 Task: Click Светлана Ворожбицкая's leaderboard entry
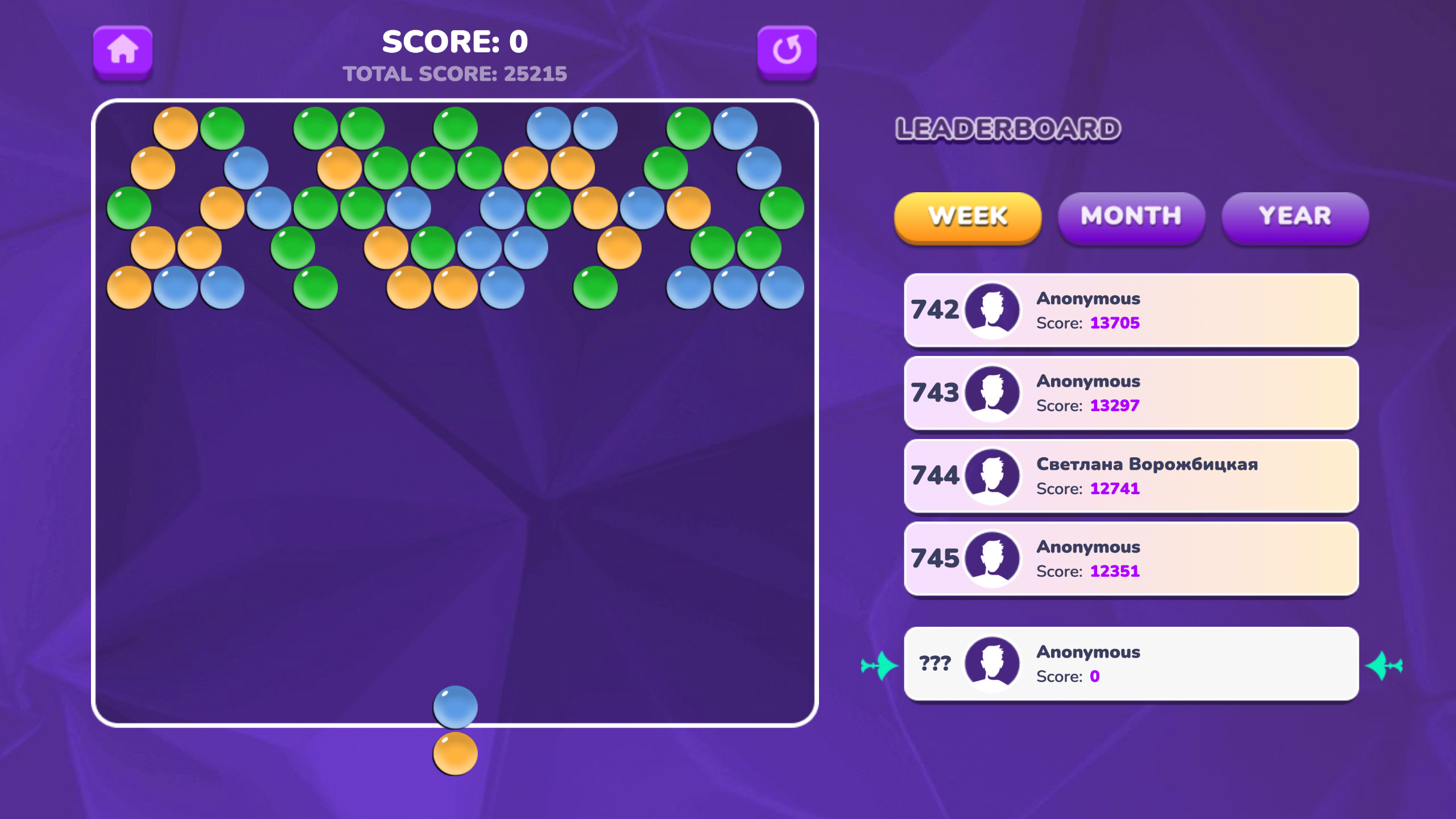click(1132, 475)
